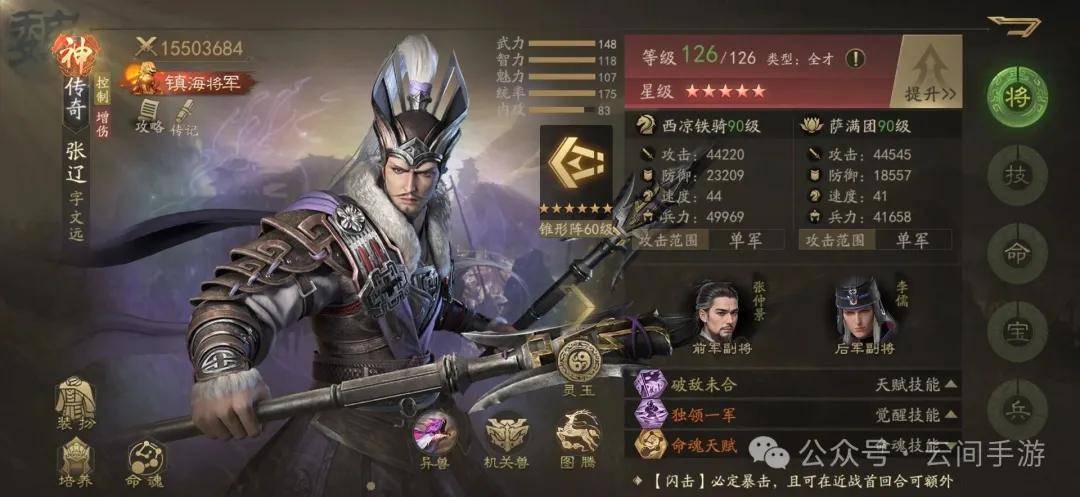Select the 命 fate tab
The image size is (1080, 497).
point(1016,254)
